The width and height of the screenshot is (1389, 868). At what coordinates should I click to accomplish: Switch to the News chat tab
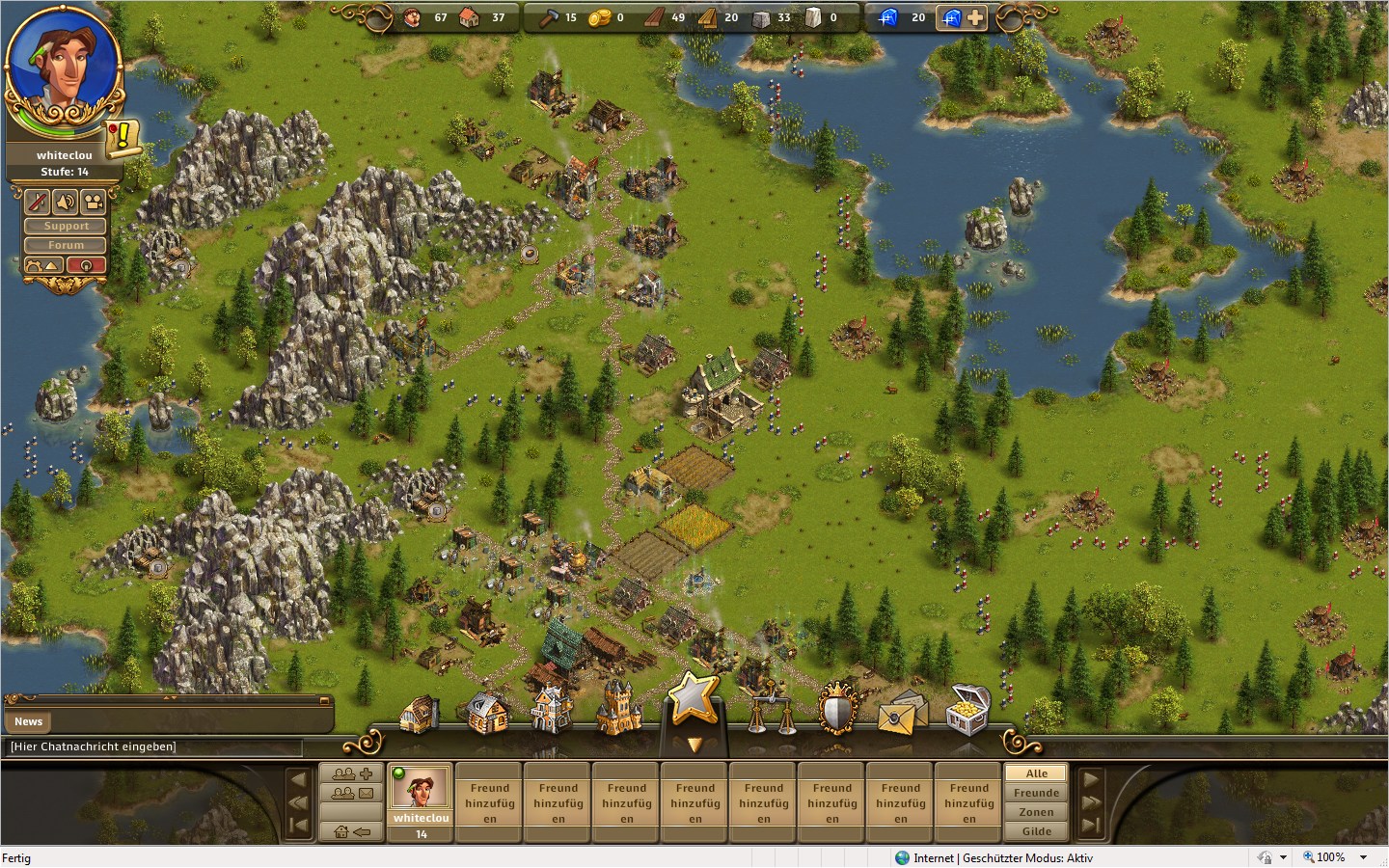(29, 721)
